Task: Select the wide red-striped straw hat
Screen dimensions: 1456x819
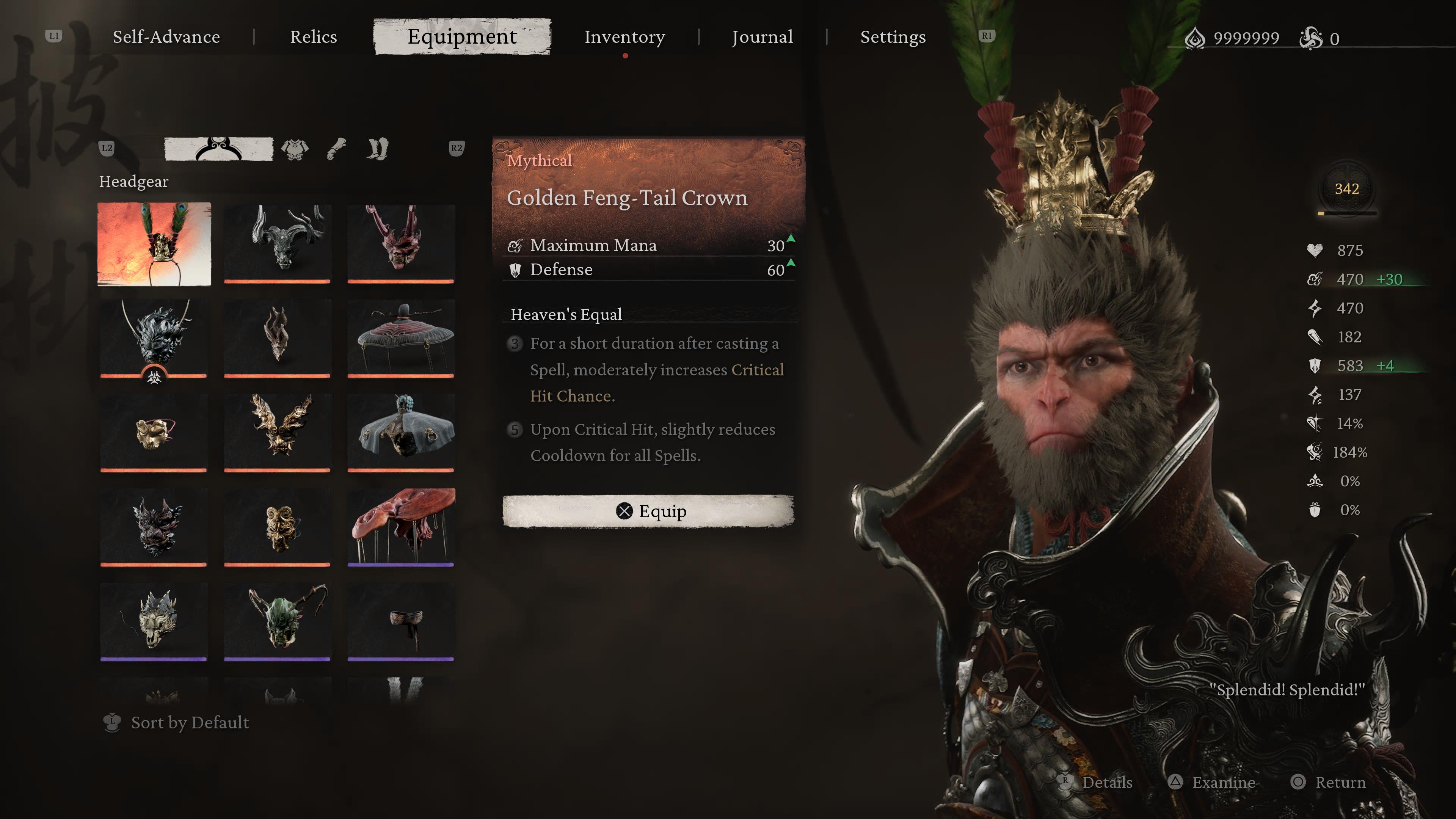Action: coord(401,337)
